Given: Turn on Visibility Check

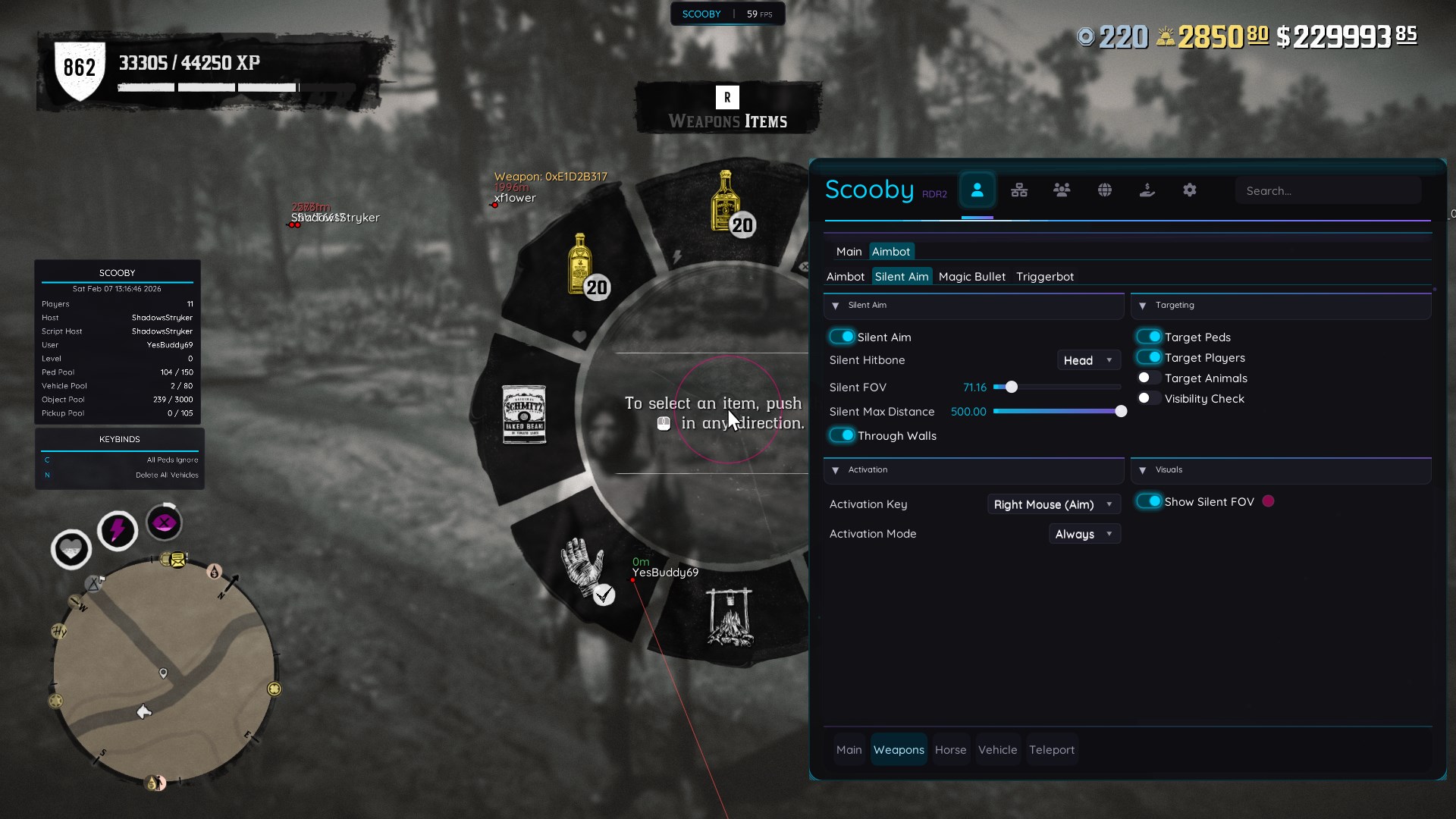Looking at the screenshot, I should point(1149,398).
